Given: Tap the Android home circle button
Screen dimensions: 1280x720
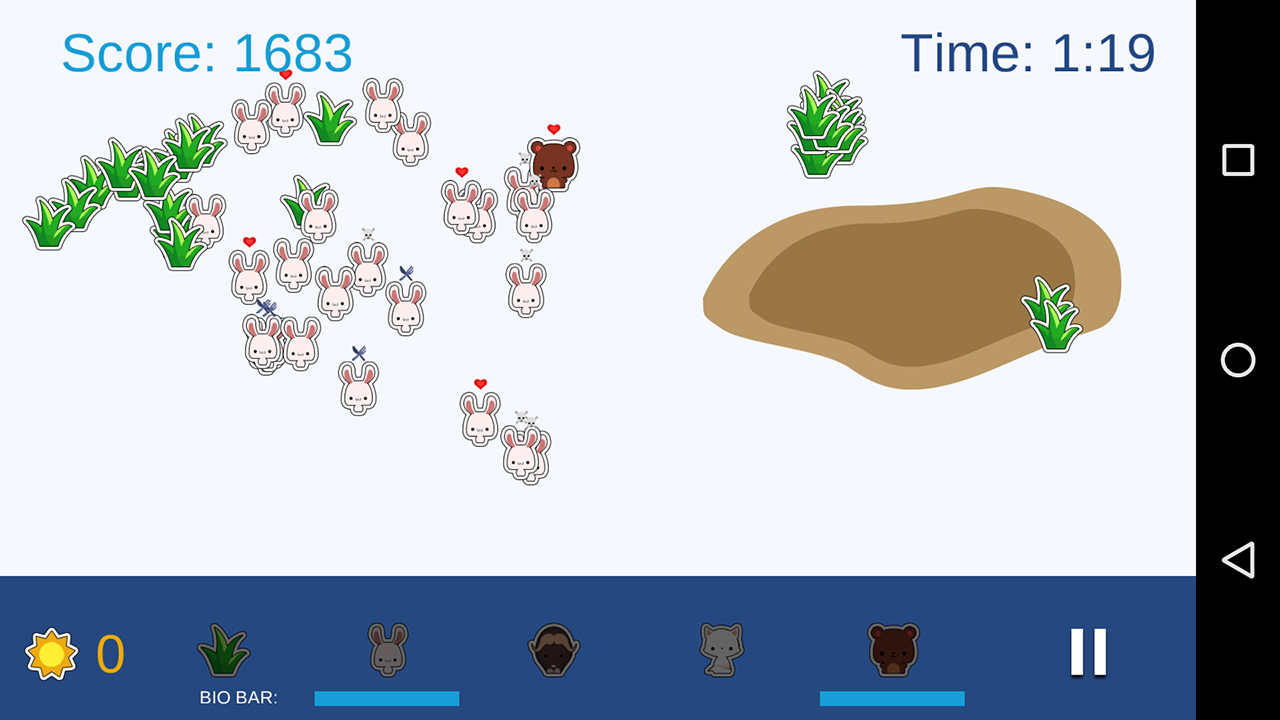Looking at the screenshot, I should pyautogui.click(x=1238, y=360).
